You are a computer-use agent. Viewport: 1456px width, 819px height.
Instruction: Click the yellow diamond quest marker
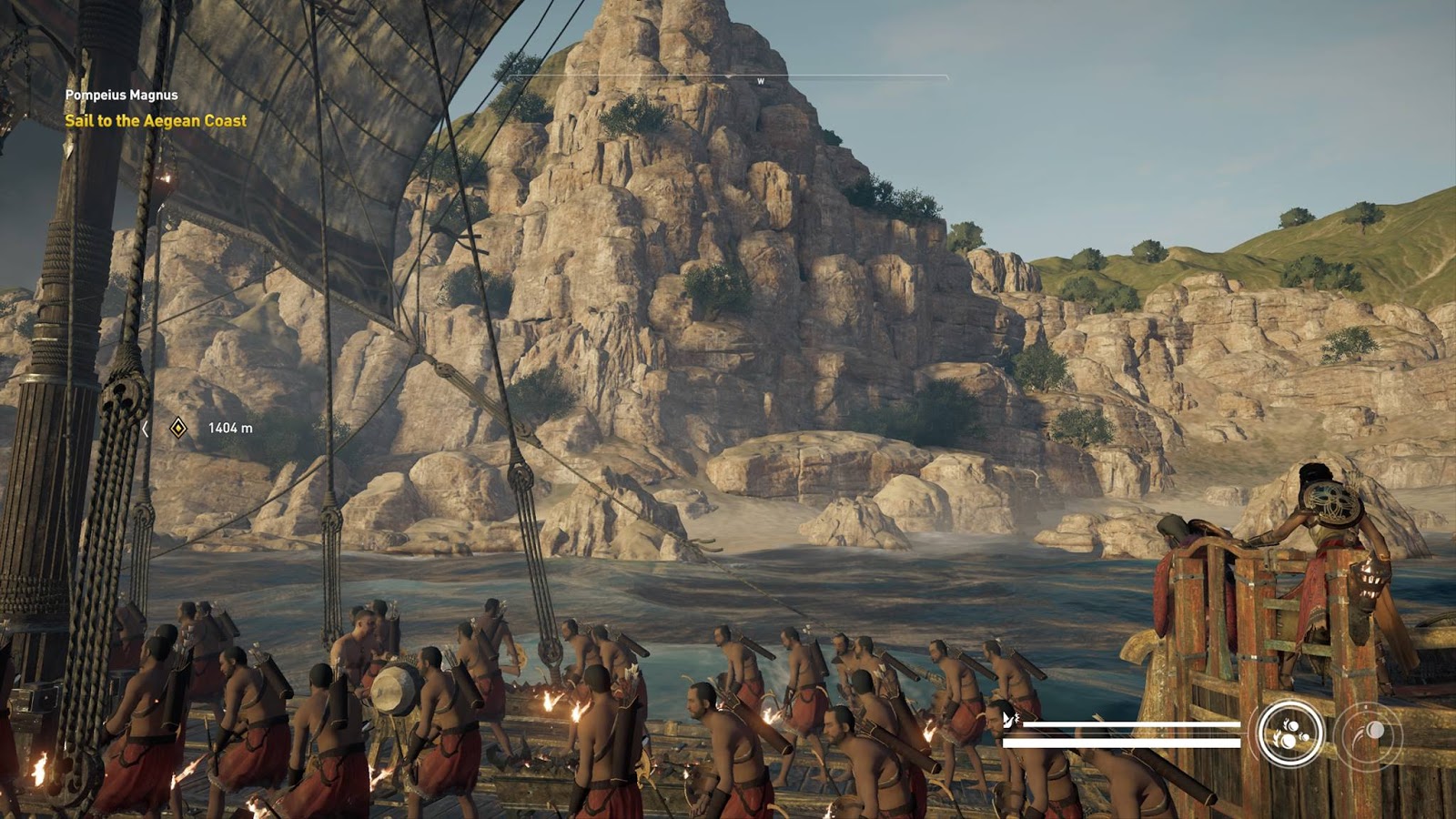coord(178,428)
